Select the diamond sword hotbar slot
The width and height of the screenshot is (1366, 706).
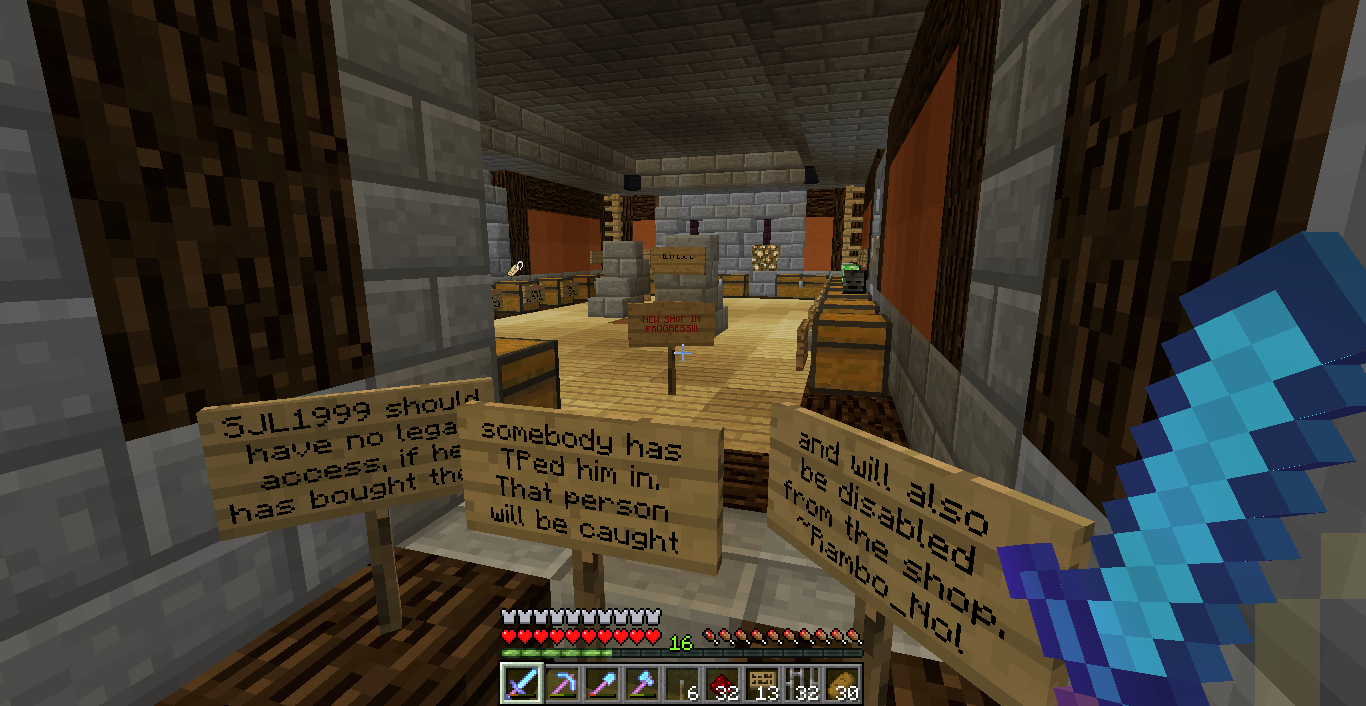point(522,684)
